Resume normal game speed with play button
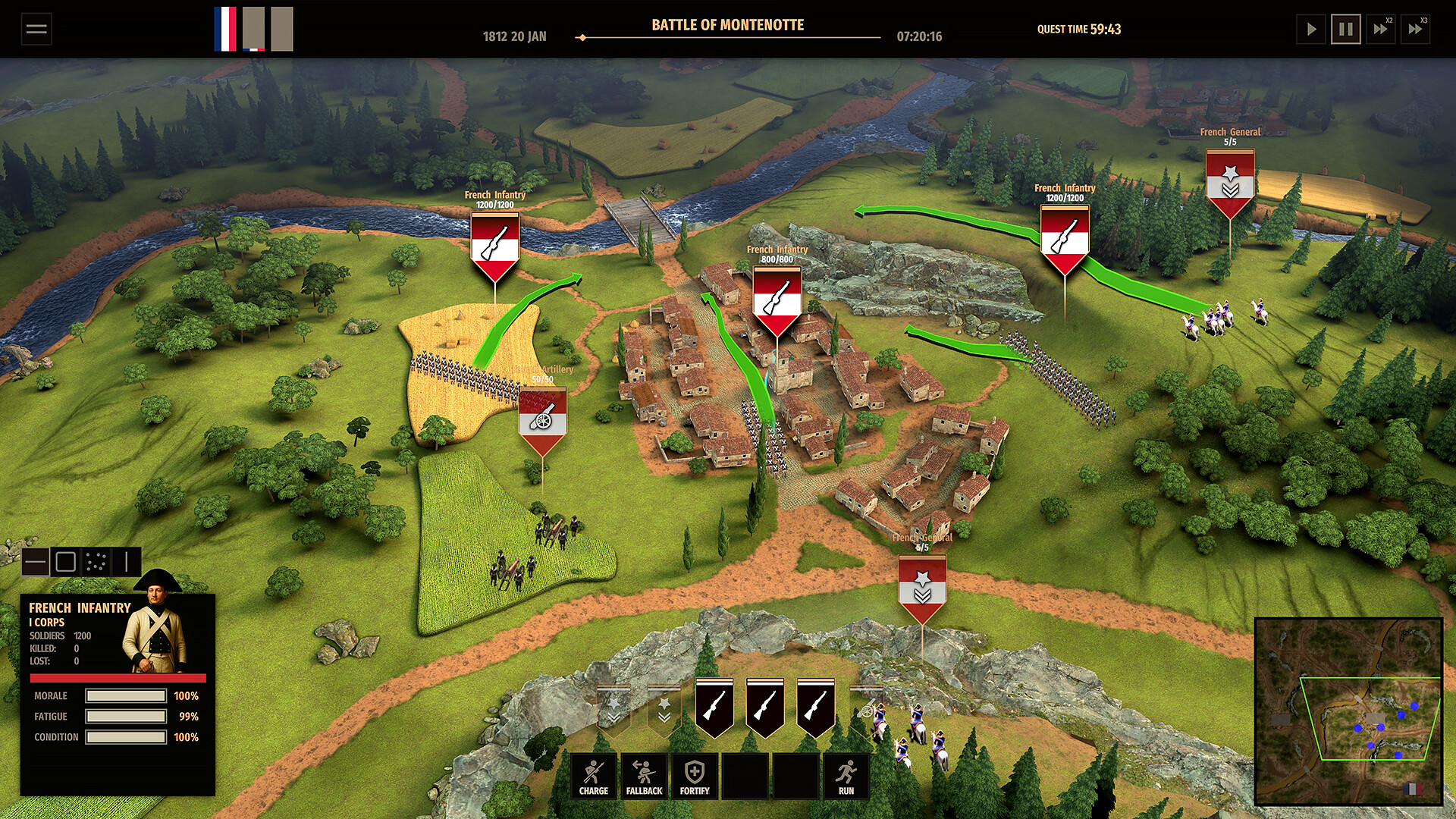Image resolution: width=1456 pixels, height=819 pixels. click(x=1311, y=29)
